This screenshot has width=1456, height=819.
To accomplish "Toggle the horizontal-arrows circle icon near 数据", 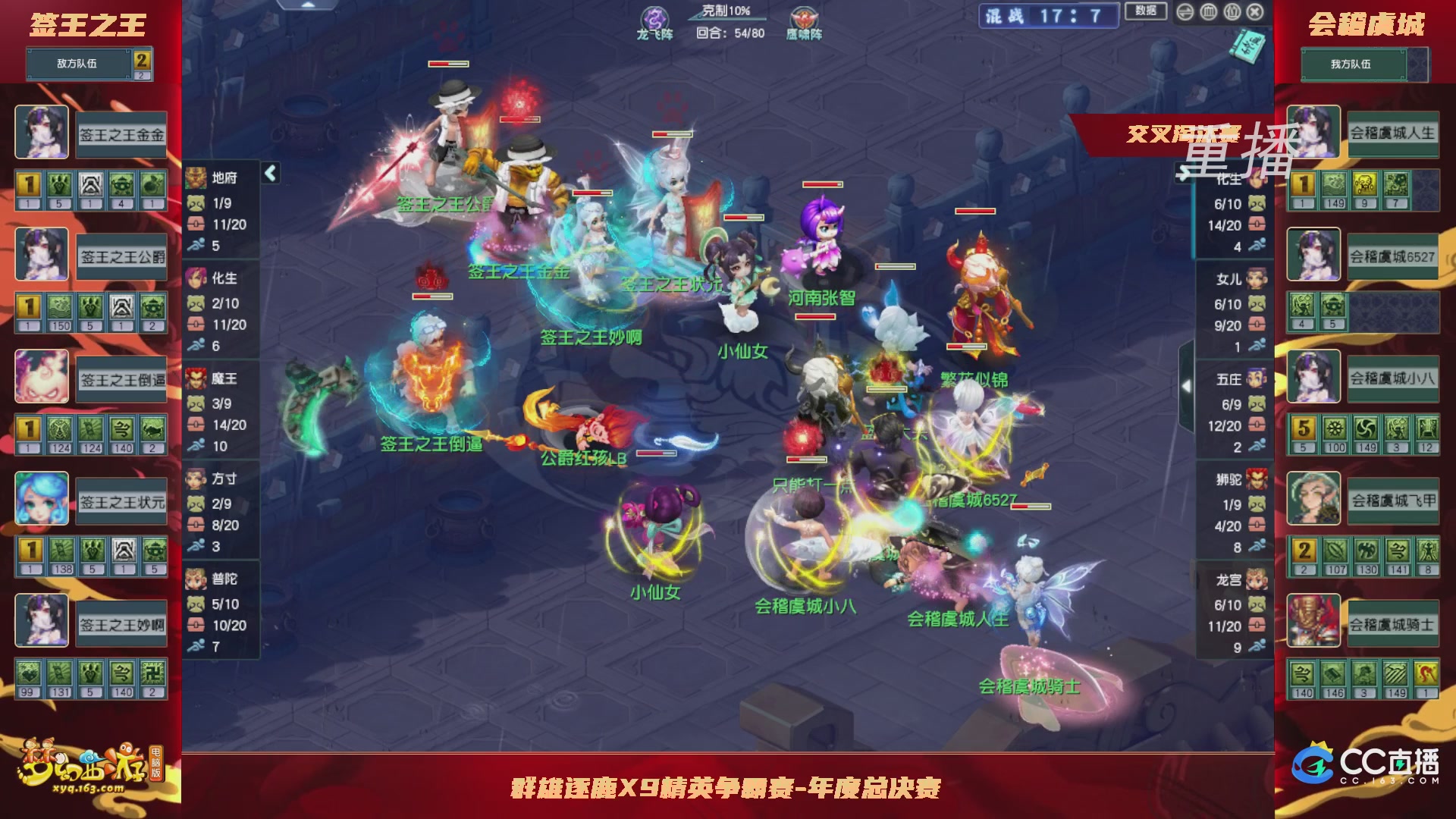I will tap(1185, 12).
